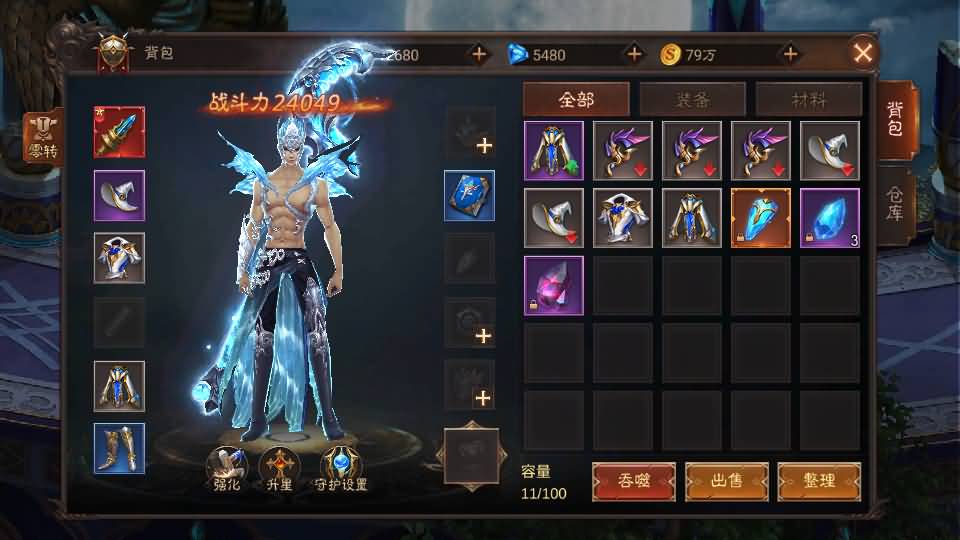Switch to the 材料 materials tab
This screenshot has height=540, width=960.
(x=808, y=100)
